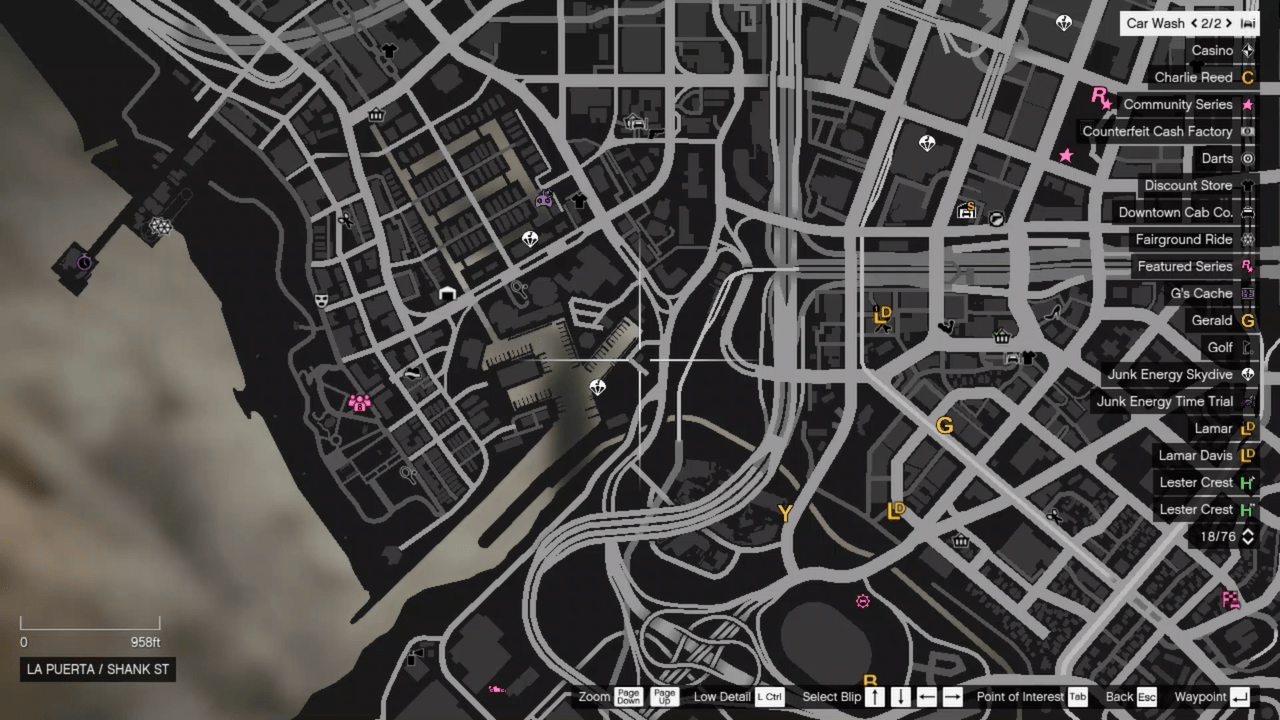
Task: Click the Back Esc control
Action: click(x=1145, y=696)
